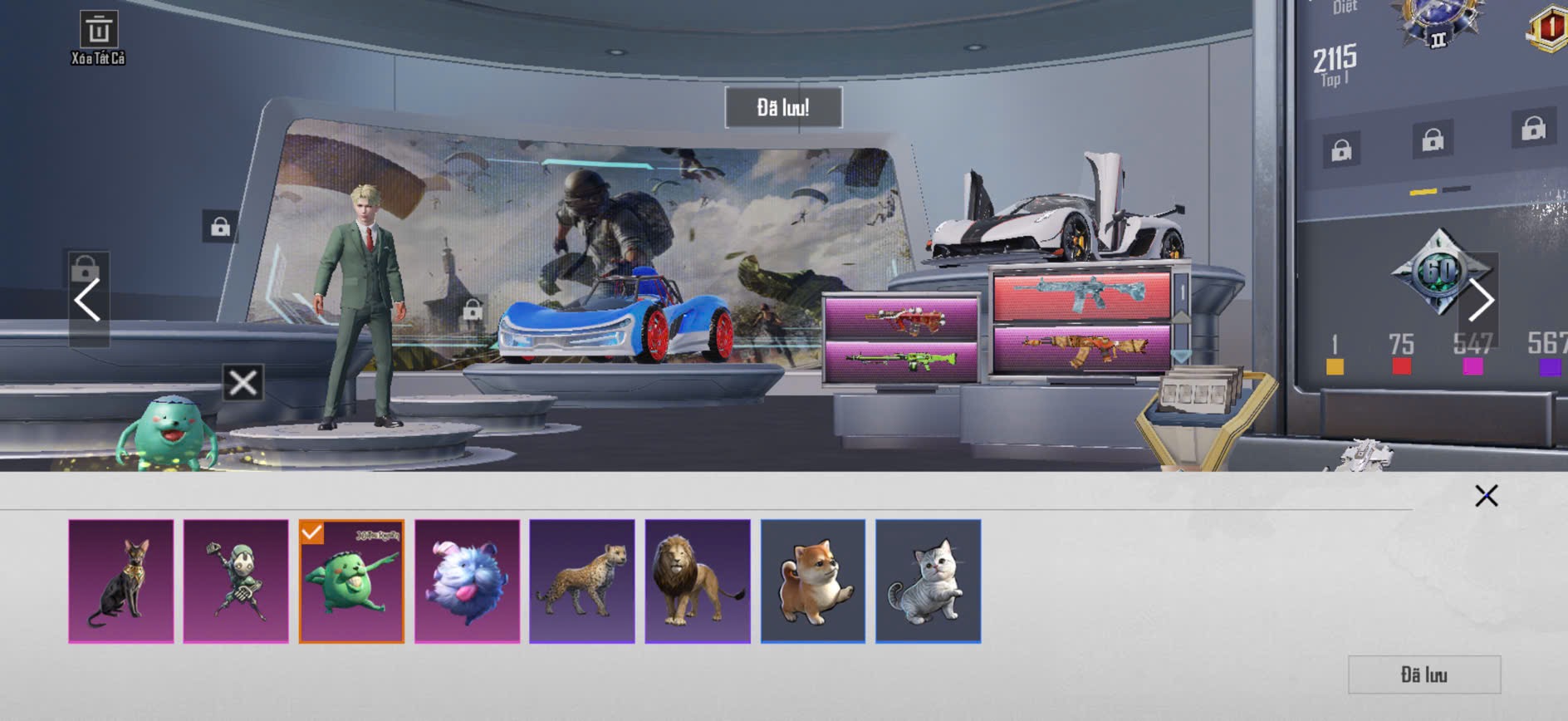The height and width of the screenshot is (721, 1568).
Task: Select the black cat companion
Action: click(121, 581)
